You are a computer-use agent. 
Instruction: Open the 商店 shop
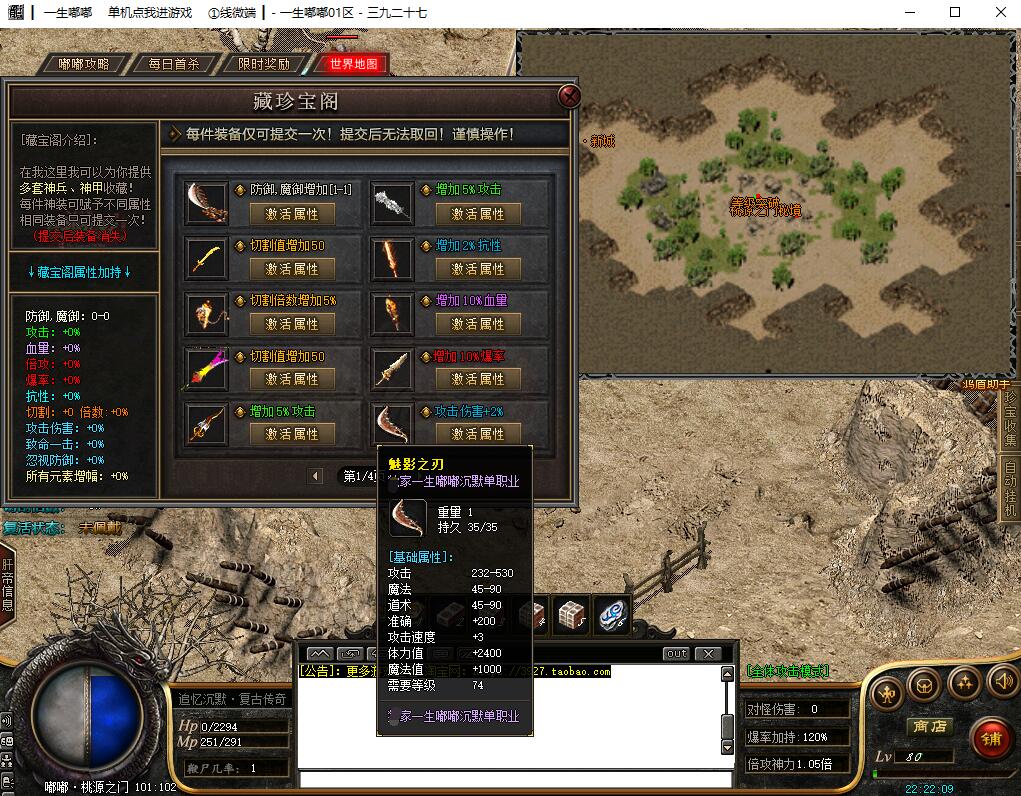(x=927, y=727)
